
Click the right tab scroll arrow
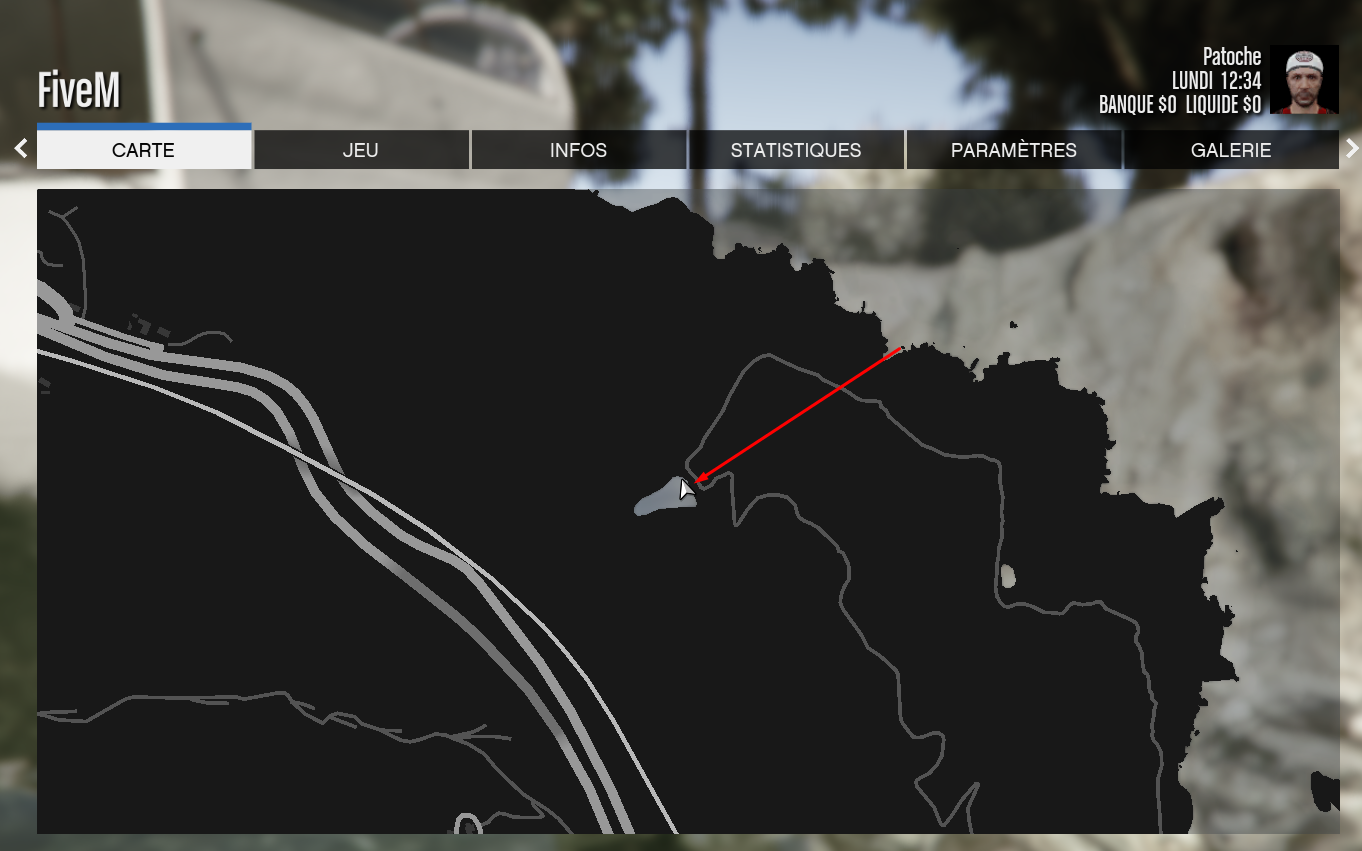click(1352, 149)
